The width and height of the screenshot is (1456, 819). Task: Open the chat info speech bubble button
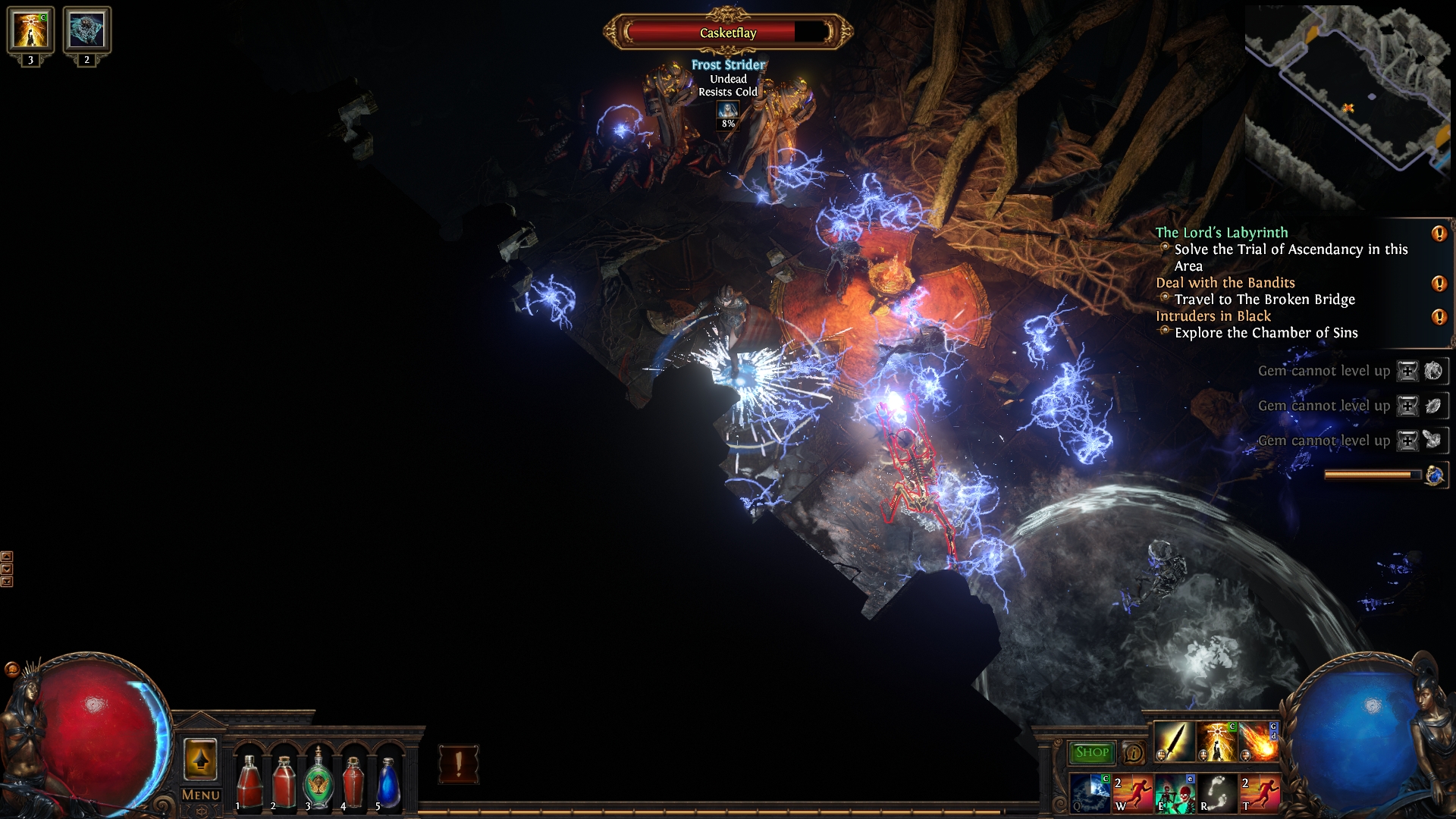(1133, 752)
